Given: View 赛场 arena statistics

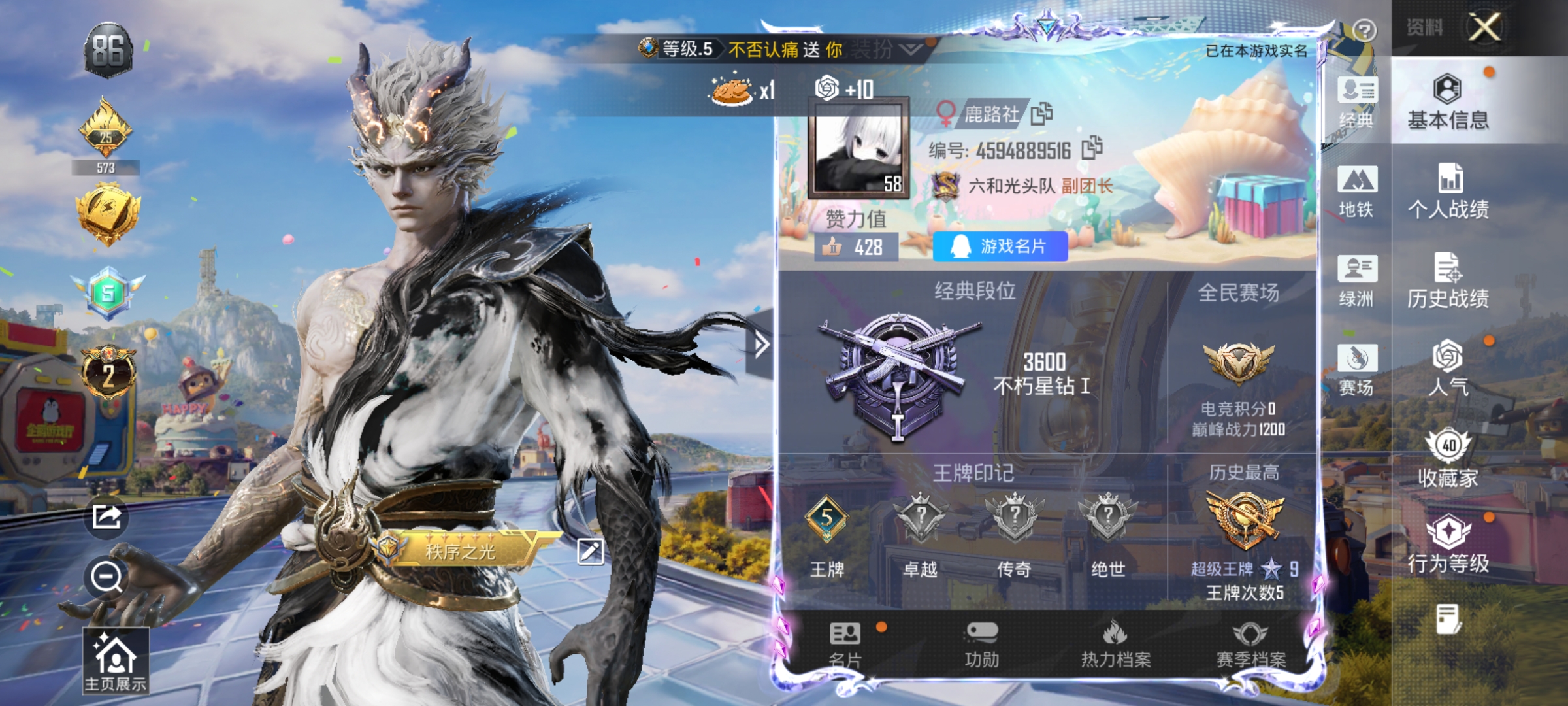Looking at the screenshot, I should coord(1357,371).
